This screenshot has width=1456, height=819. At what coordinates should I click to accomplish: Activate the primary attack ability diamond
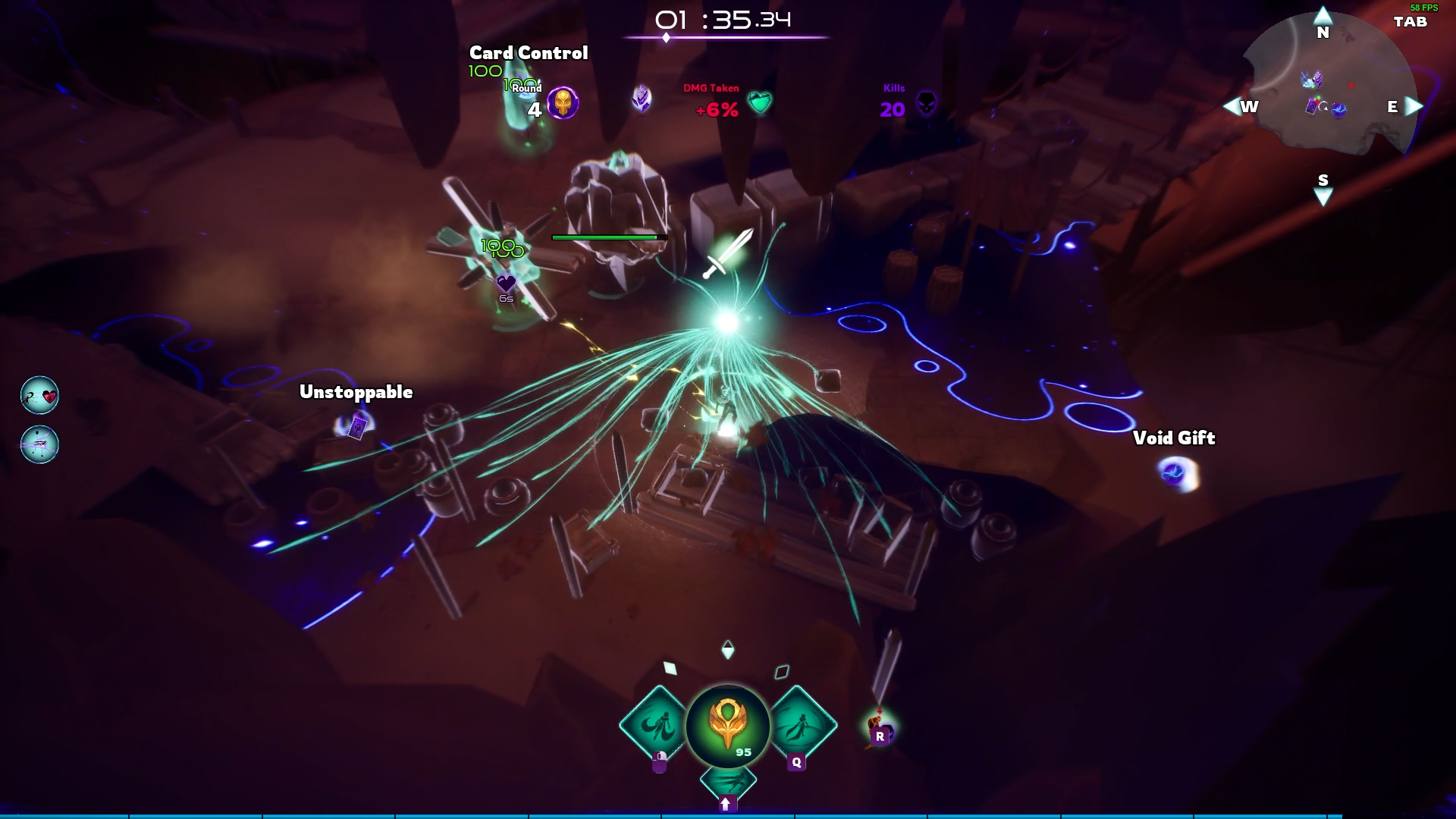(x=654, y=726)
